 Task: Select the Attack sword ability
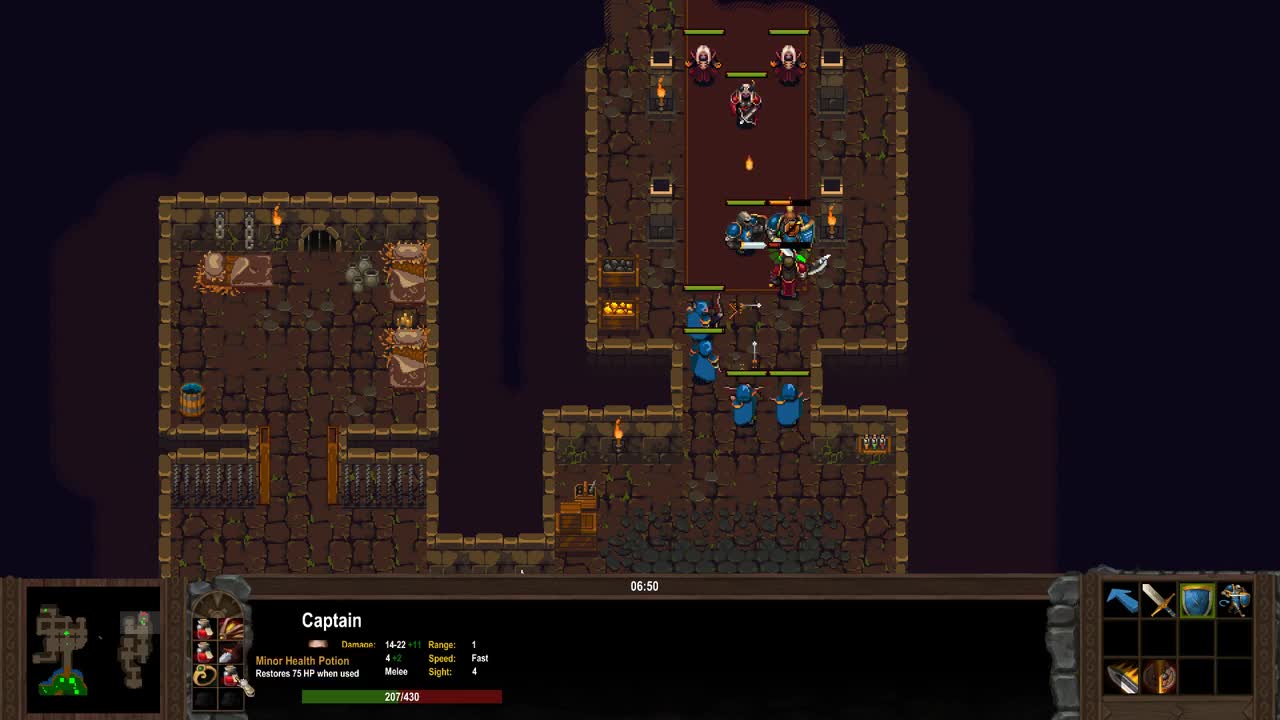[1160, 600]
